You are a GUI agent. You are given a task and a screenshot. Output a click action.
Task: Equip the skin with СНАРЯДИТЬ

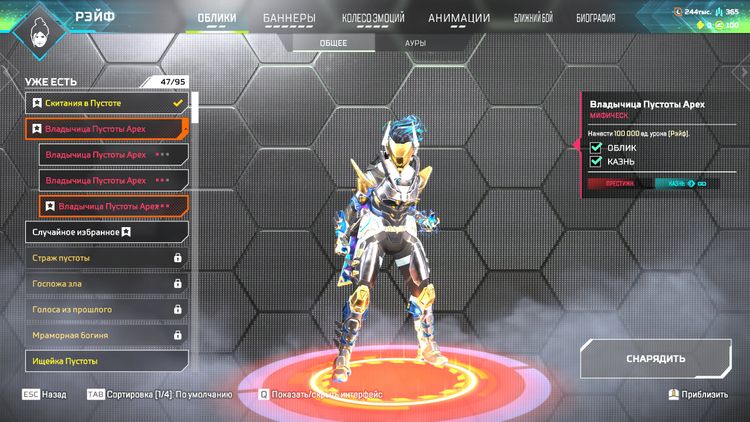tap(655, 359)
